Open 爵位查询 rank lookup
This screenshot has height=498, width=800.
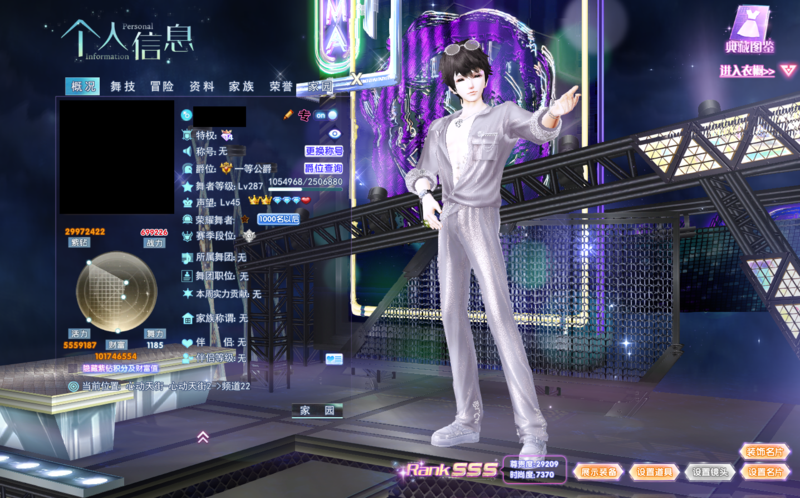coord(323,168)
